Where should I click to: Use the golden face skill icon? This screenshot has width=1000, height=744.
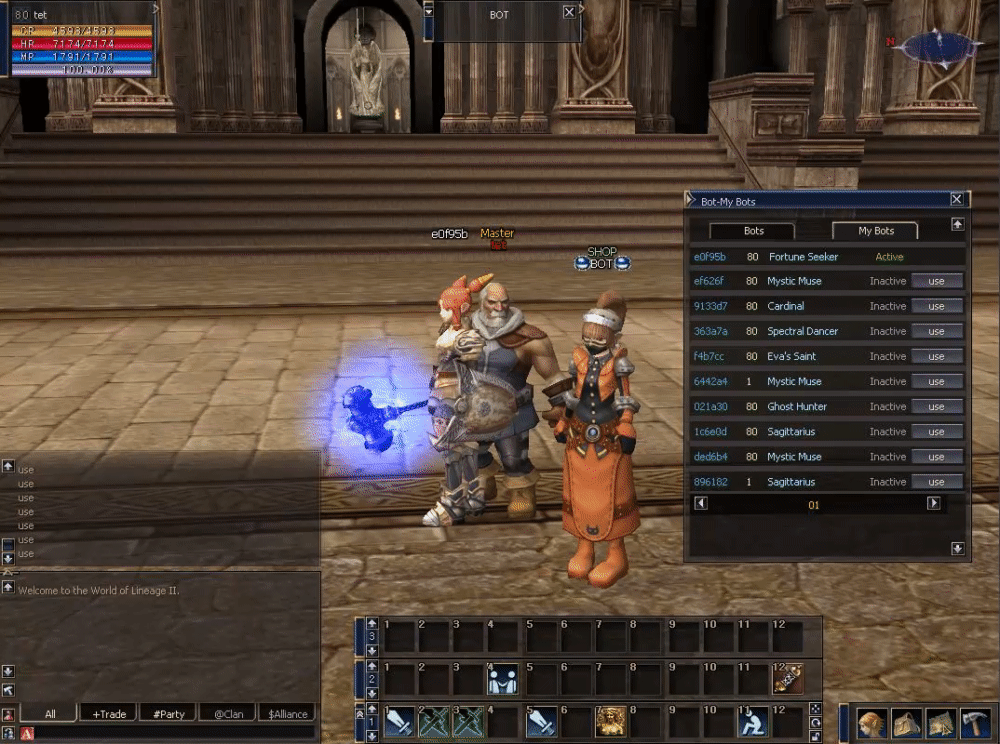[610, 720]
